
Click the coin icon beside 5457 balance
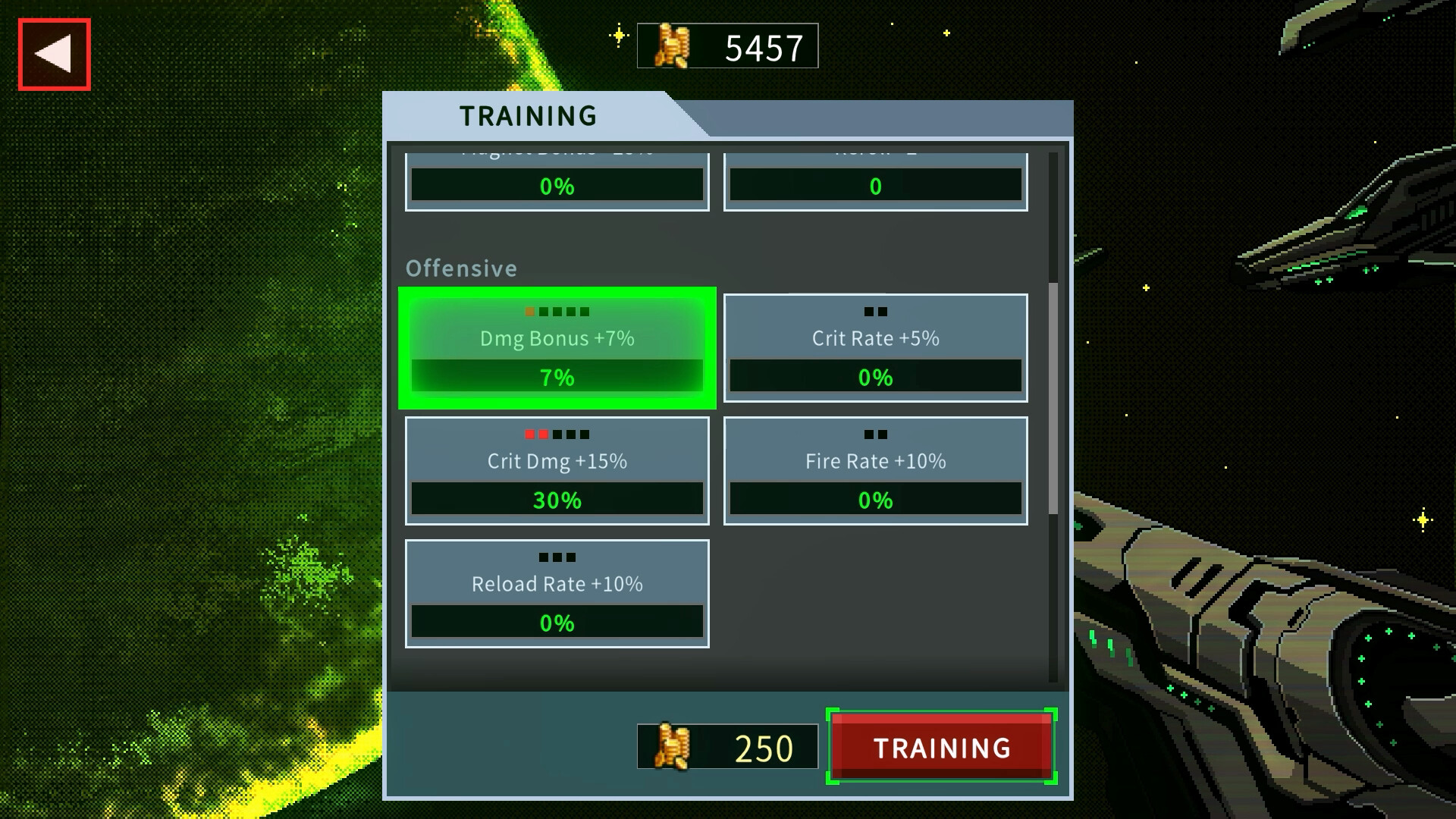click(x=673, y=45)
